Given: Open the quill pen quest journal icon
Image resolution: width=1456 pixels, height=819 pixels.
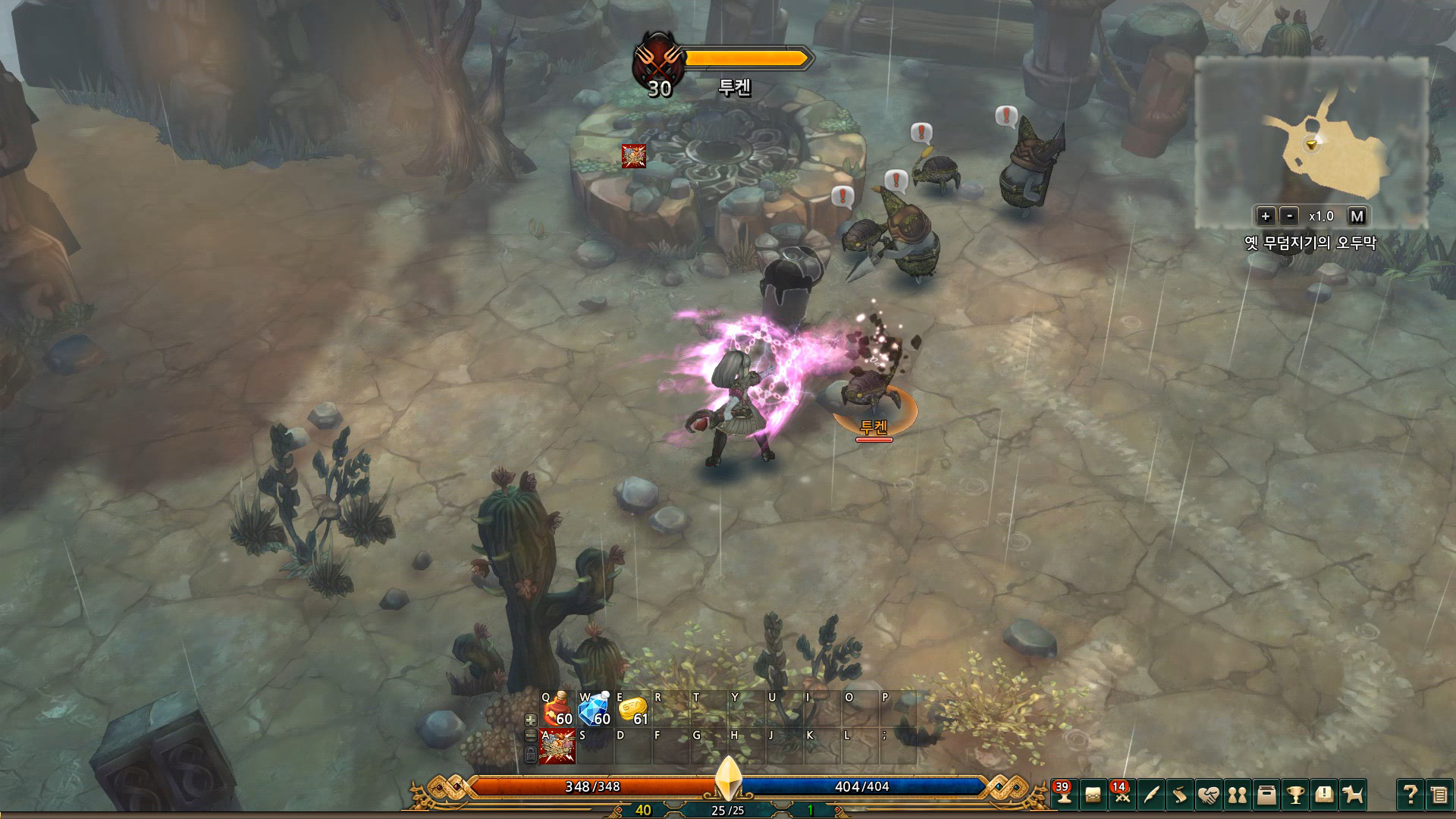Looking at the screenshot, I should pos(1151,798).
